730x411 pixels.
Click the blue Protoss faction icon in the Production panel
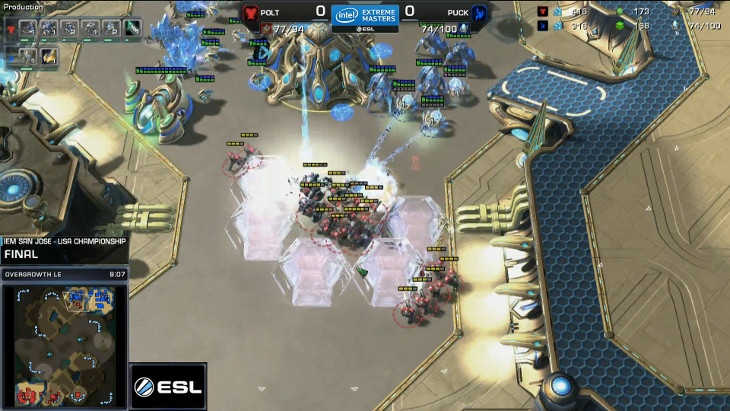pos(10,56)
